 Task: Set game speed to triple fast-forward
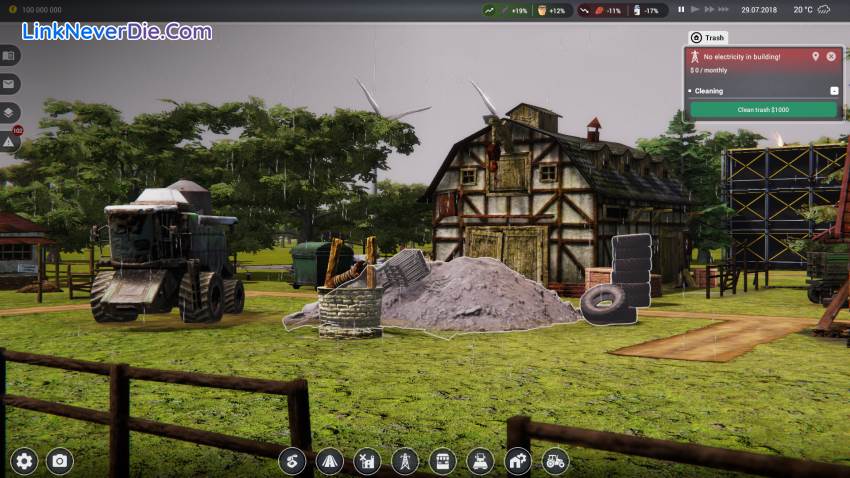(723, 9)
